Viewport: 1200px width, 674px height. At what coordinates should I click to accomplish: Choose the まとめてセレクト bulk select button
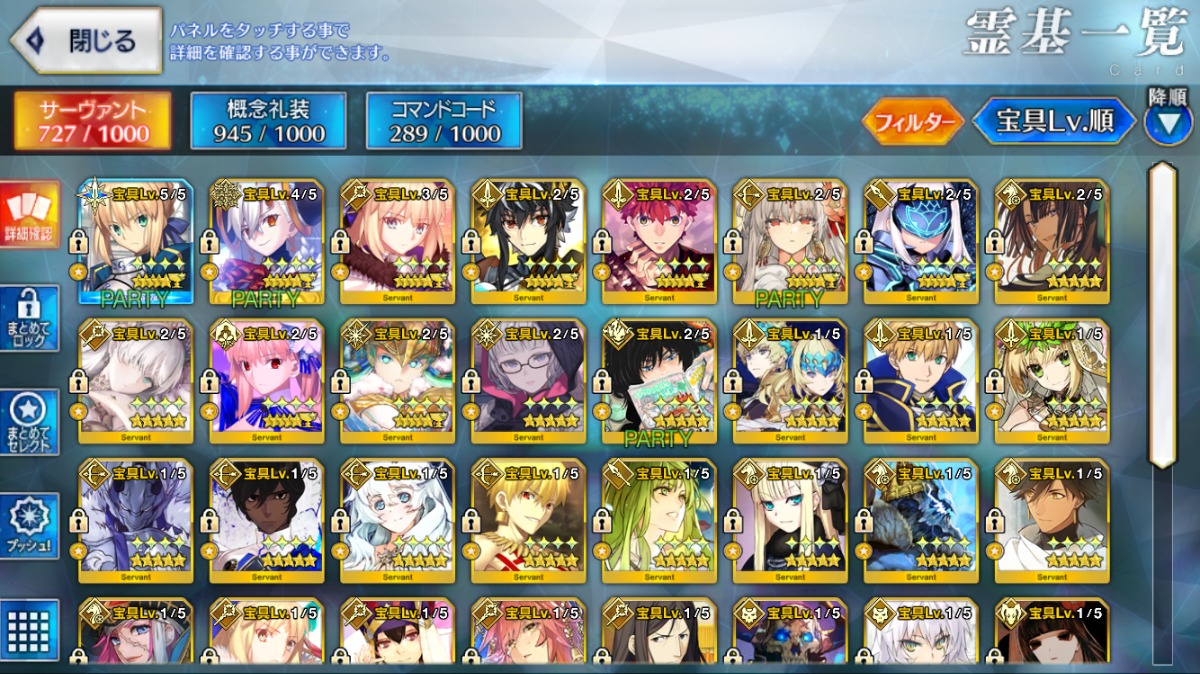(30, 422)
